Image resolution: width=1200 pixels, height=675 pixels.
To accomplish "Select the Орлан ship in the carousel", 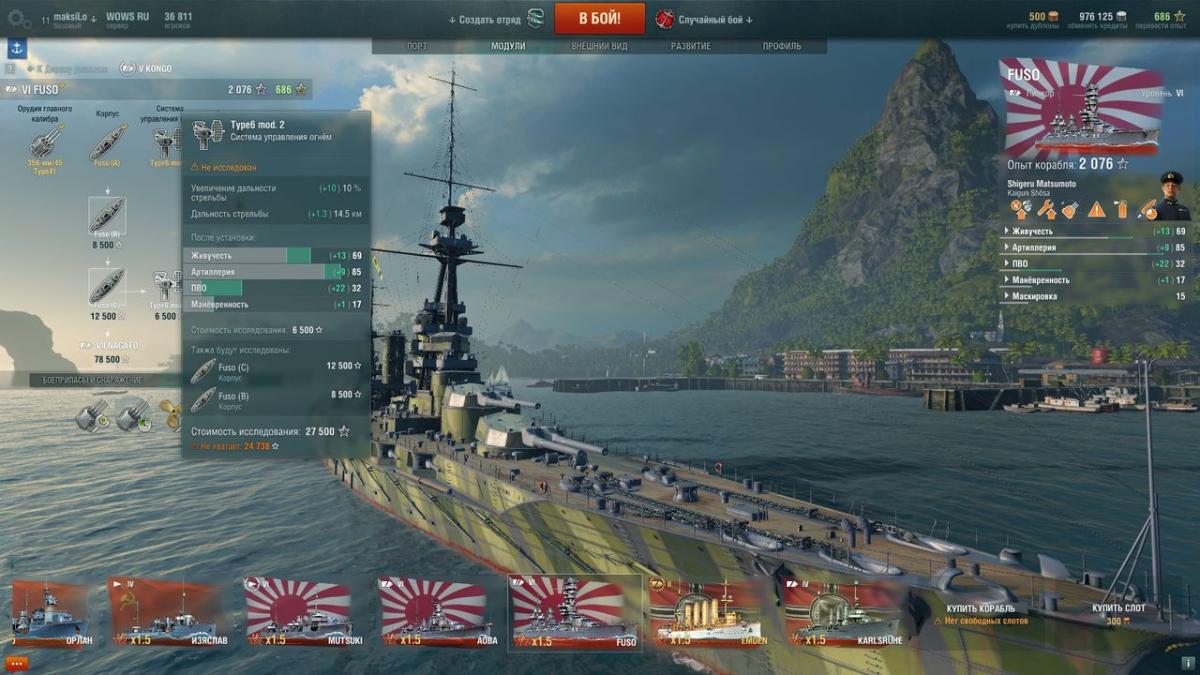I will click(50, 612).
